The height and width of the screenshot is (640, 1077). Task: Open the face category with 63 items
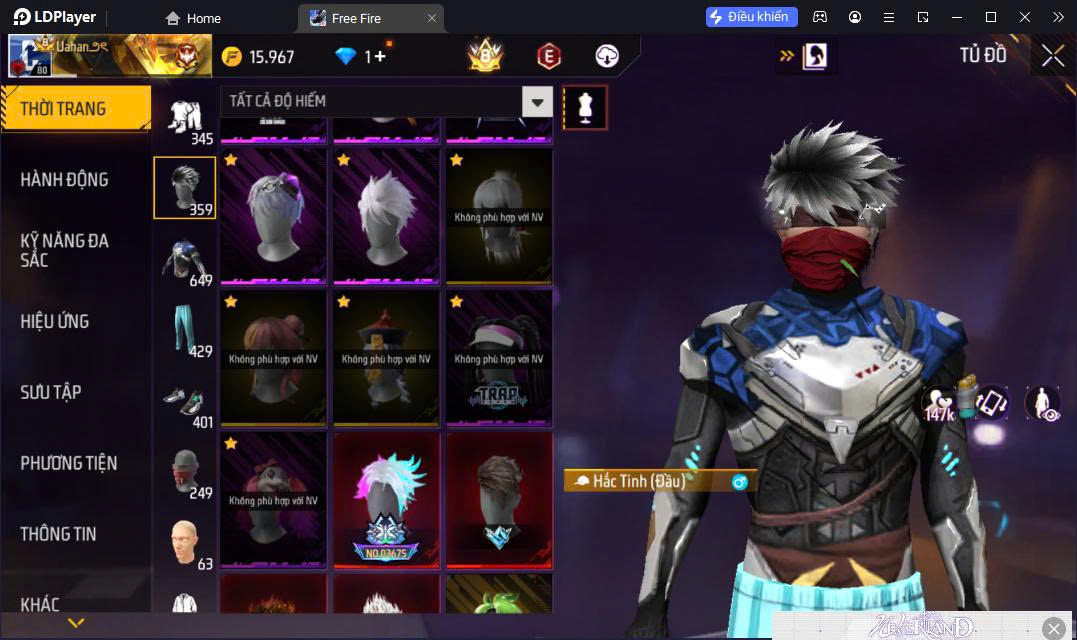click(x=184, y=543)
